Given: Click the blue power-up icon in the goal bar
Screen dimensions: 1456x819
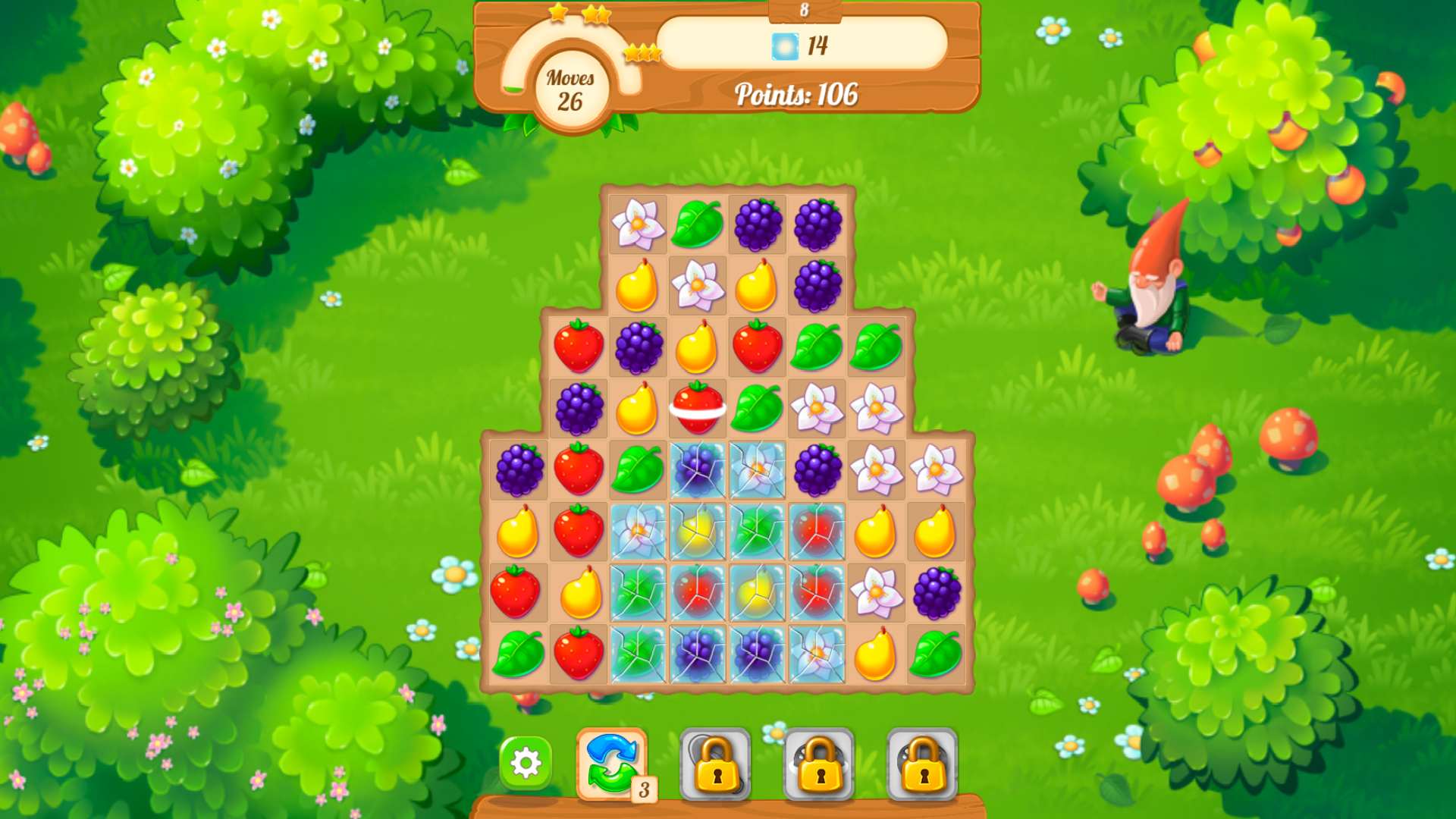Looking at the screenshot, I should click(786, 46).
